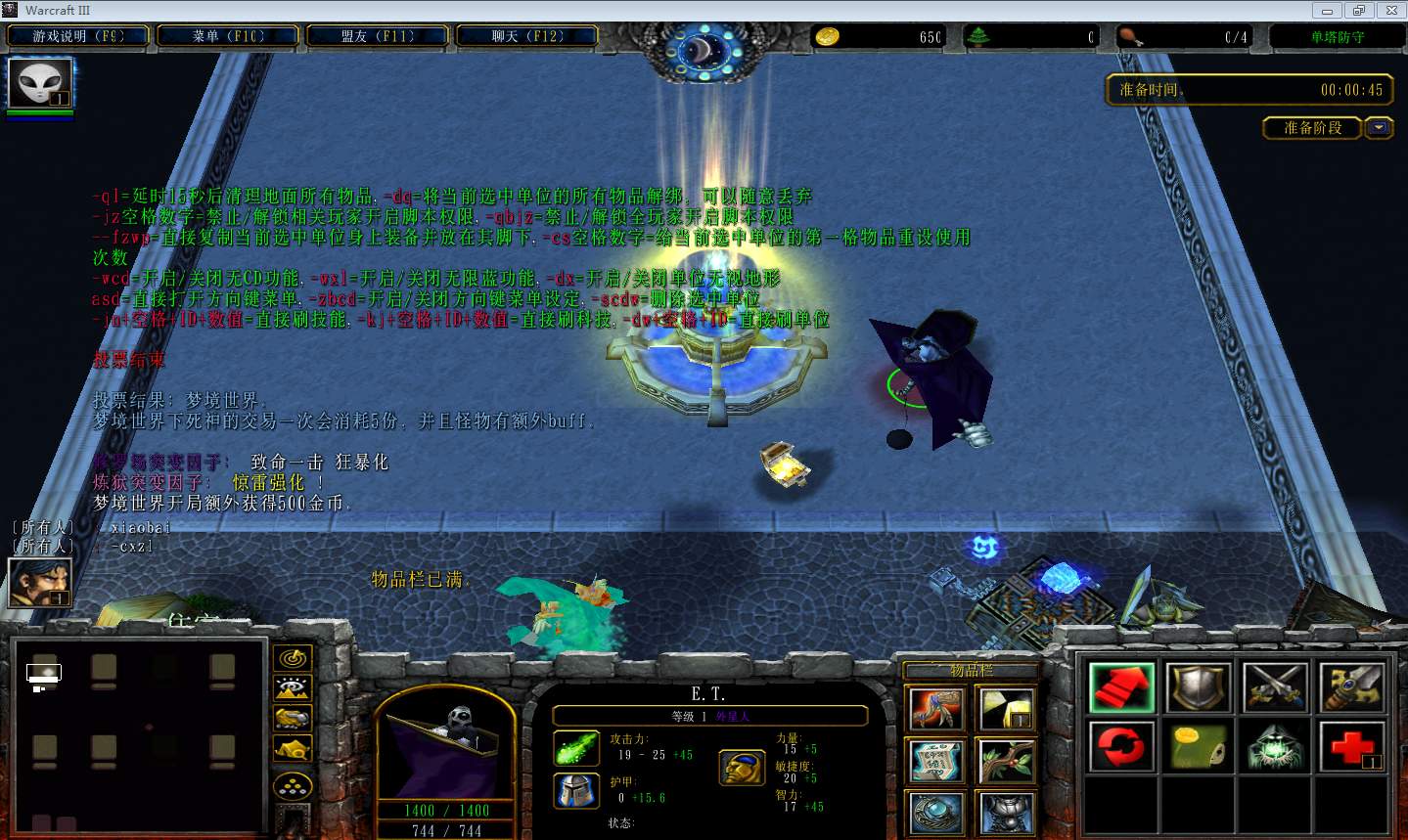Image resolution: width=1408 pixels, height=840 pixels.
Task: Issue the crossed swords attack command
Action: coord(1276,687)
